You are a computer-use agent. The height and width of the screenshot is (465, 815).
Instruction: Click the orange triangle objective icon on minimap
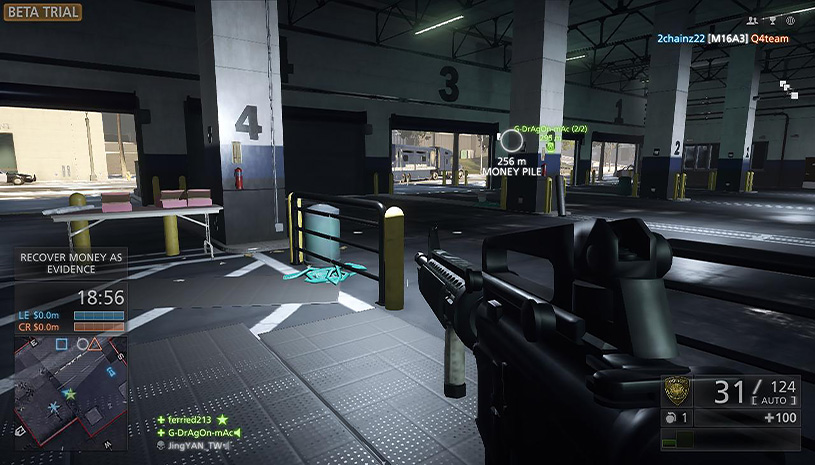95,345
